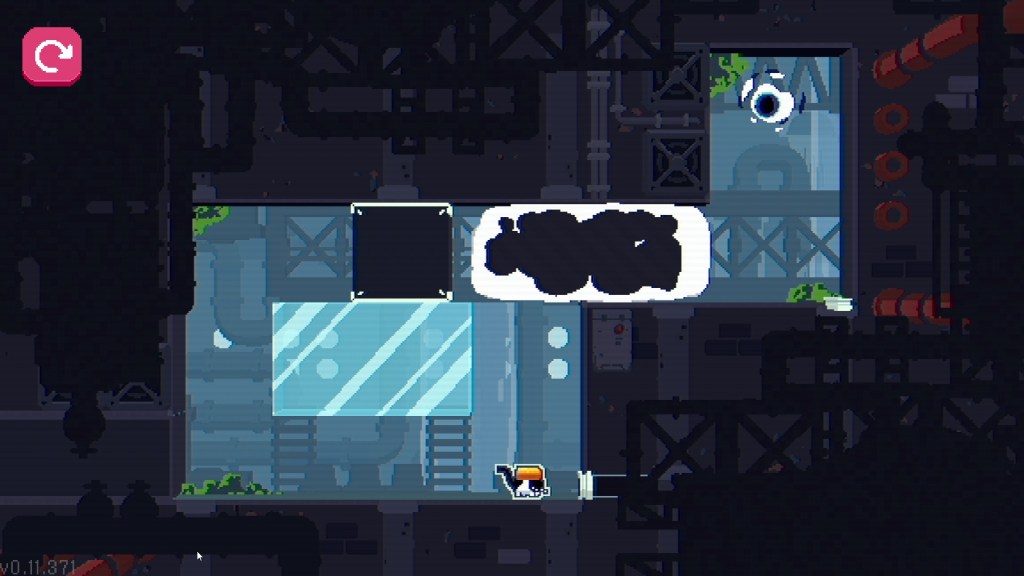This screenshot has height=576, width=1024.
Task: Click the pink restart level button
Action: coord(52,56)
